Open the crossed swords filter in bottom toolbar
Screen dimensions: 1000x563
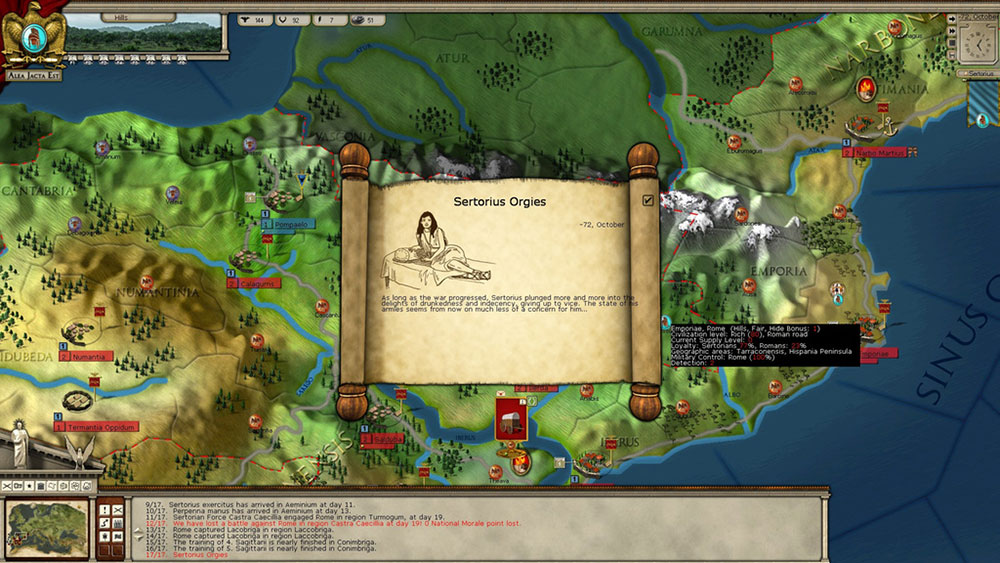(x=8, y=485)
